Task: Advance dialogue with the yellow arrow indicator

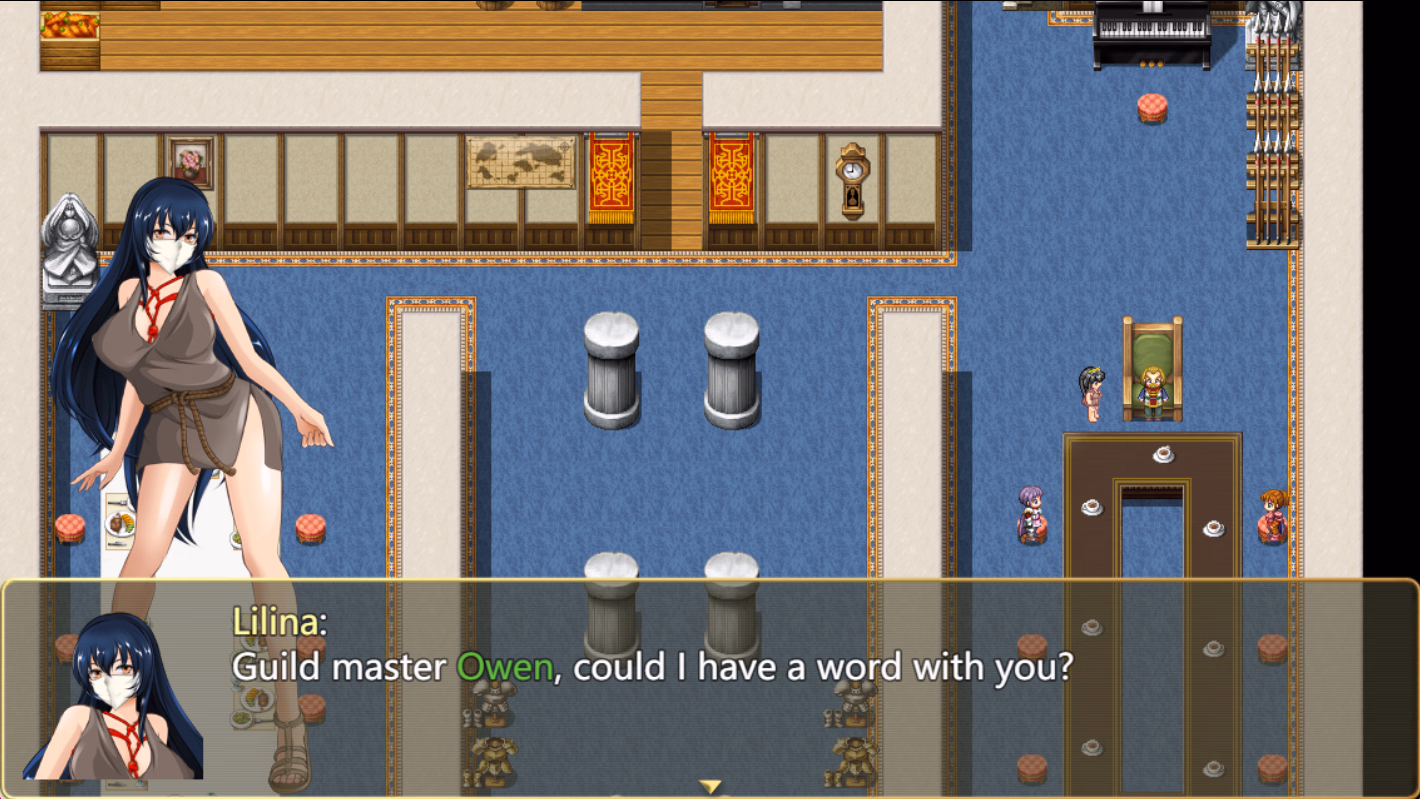Action: tap(710, 786)
